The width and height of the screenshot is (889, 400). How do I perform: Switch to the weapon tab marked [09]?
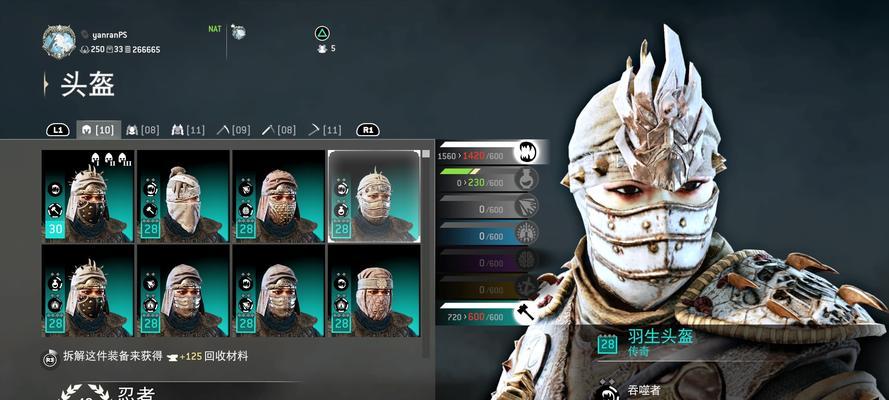232,130
